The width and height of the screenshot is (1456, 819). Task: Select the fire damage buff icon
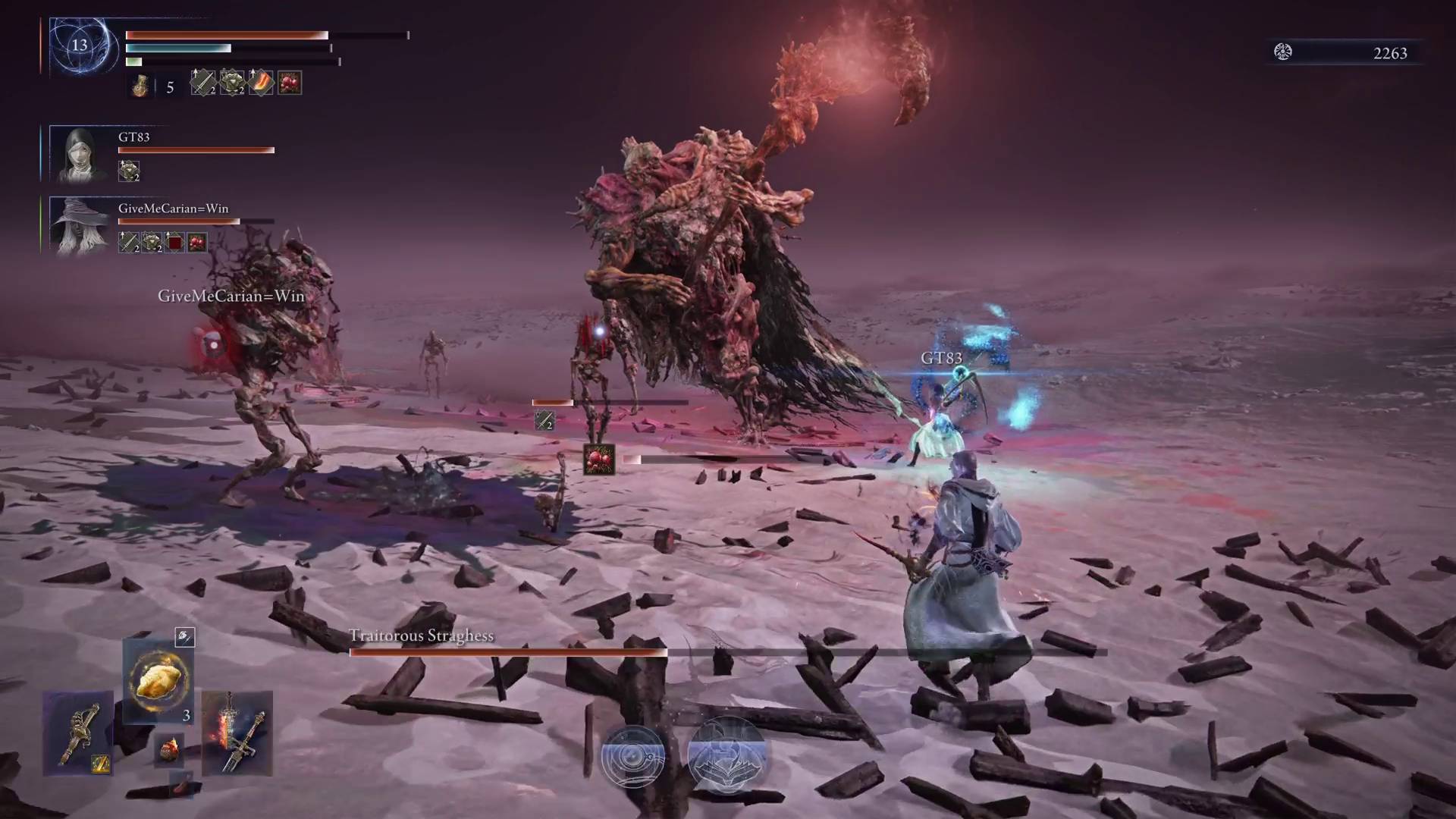(260, 83)
